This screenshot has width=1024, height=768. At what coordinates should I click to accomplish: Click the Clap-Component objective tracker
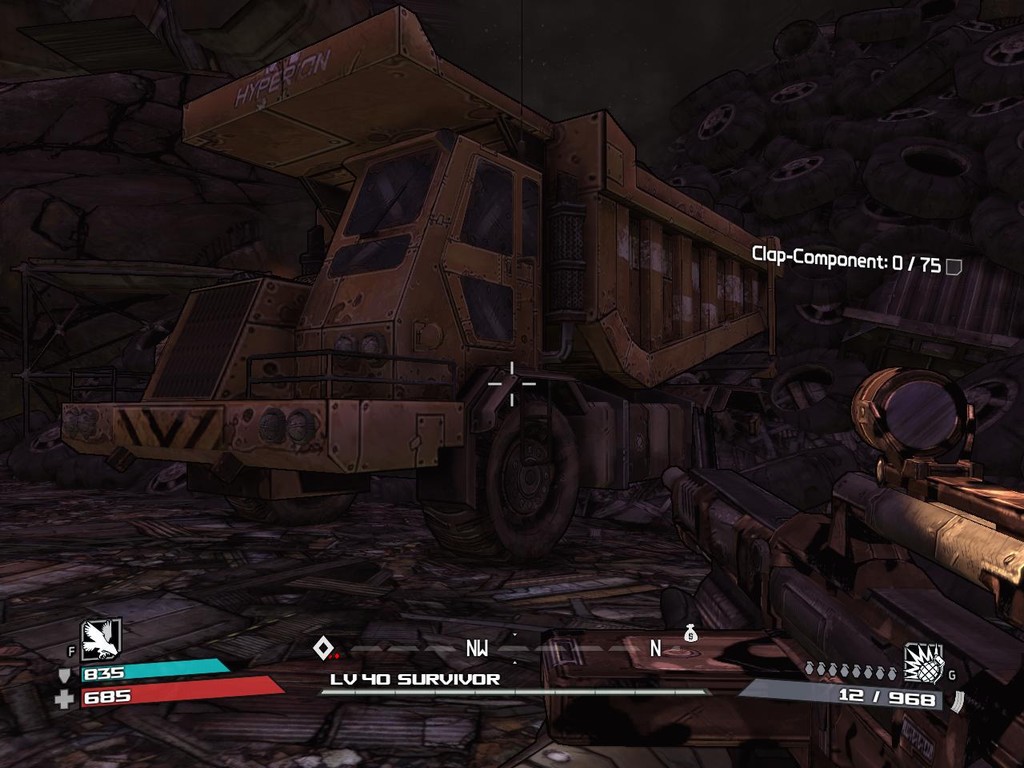point(846,264)
